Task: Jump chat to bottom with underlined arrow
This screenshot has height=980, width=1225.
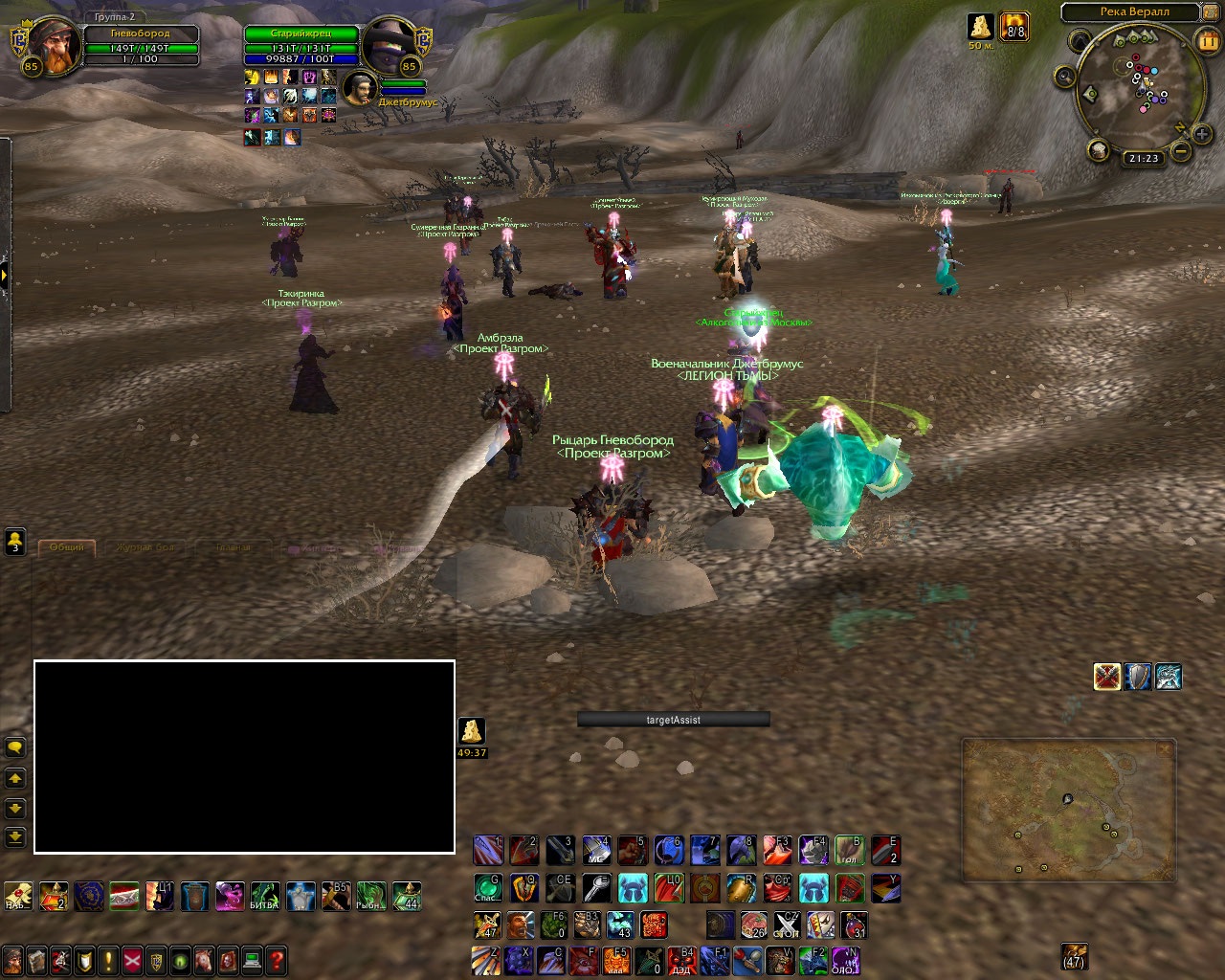Action: tap(15, 837)
